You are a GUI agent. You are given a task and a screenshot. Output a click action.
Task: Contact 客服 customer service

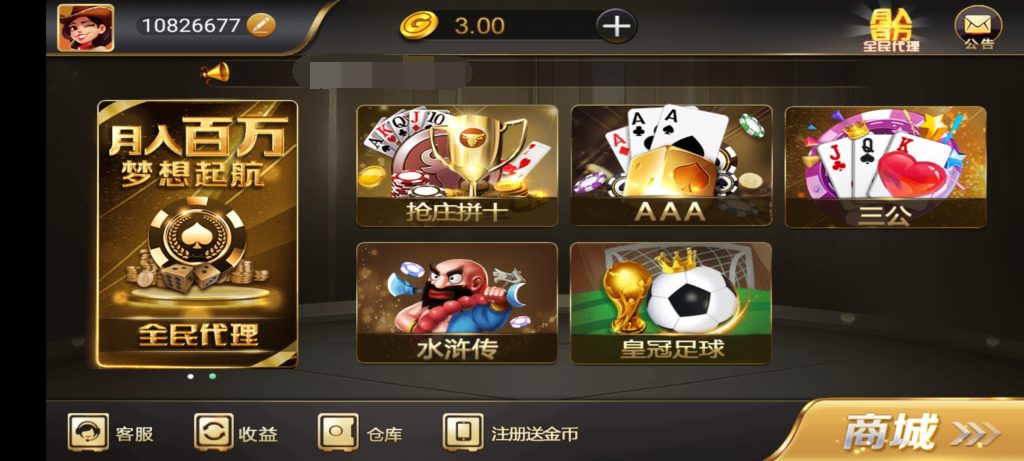[110, 433]
